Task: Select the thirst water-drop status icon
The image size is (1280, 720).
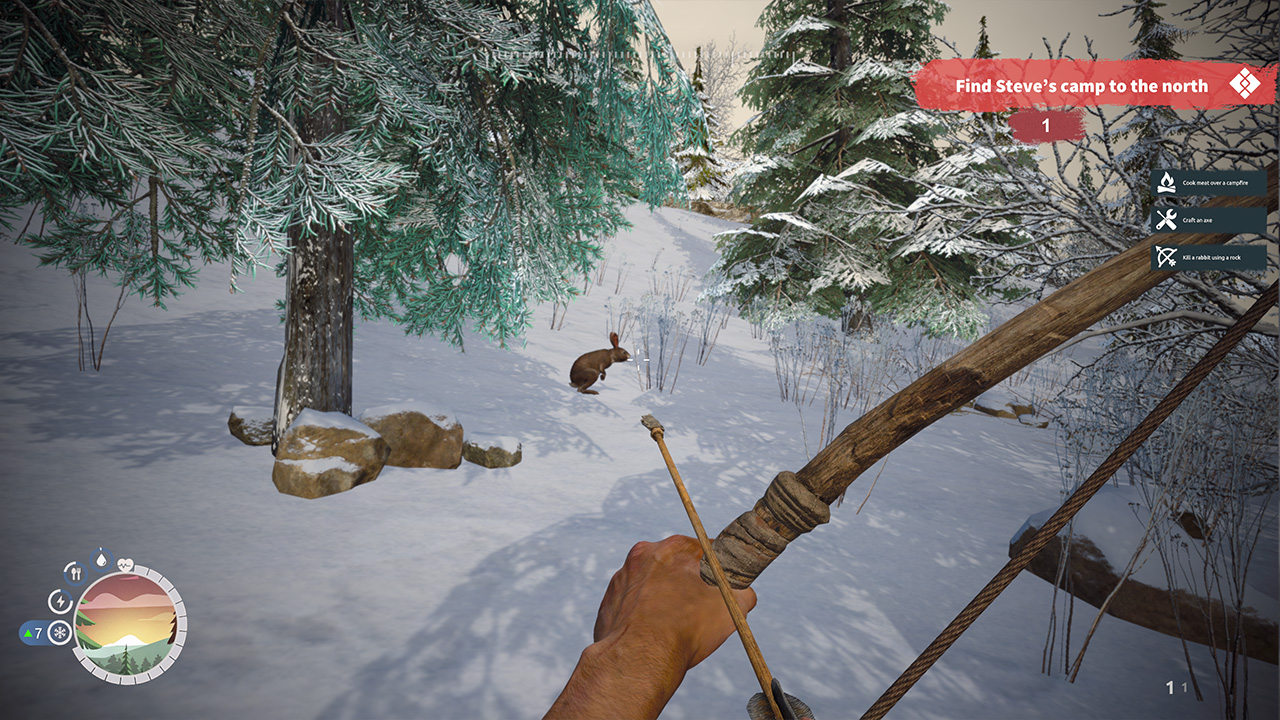Action: point(101,560)
